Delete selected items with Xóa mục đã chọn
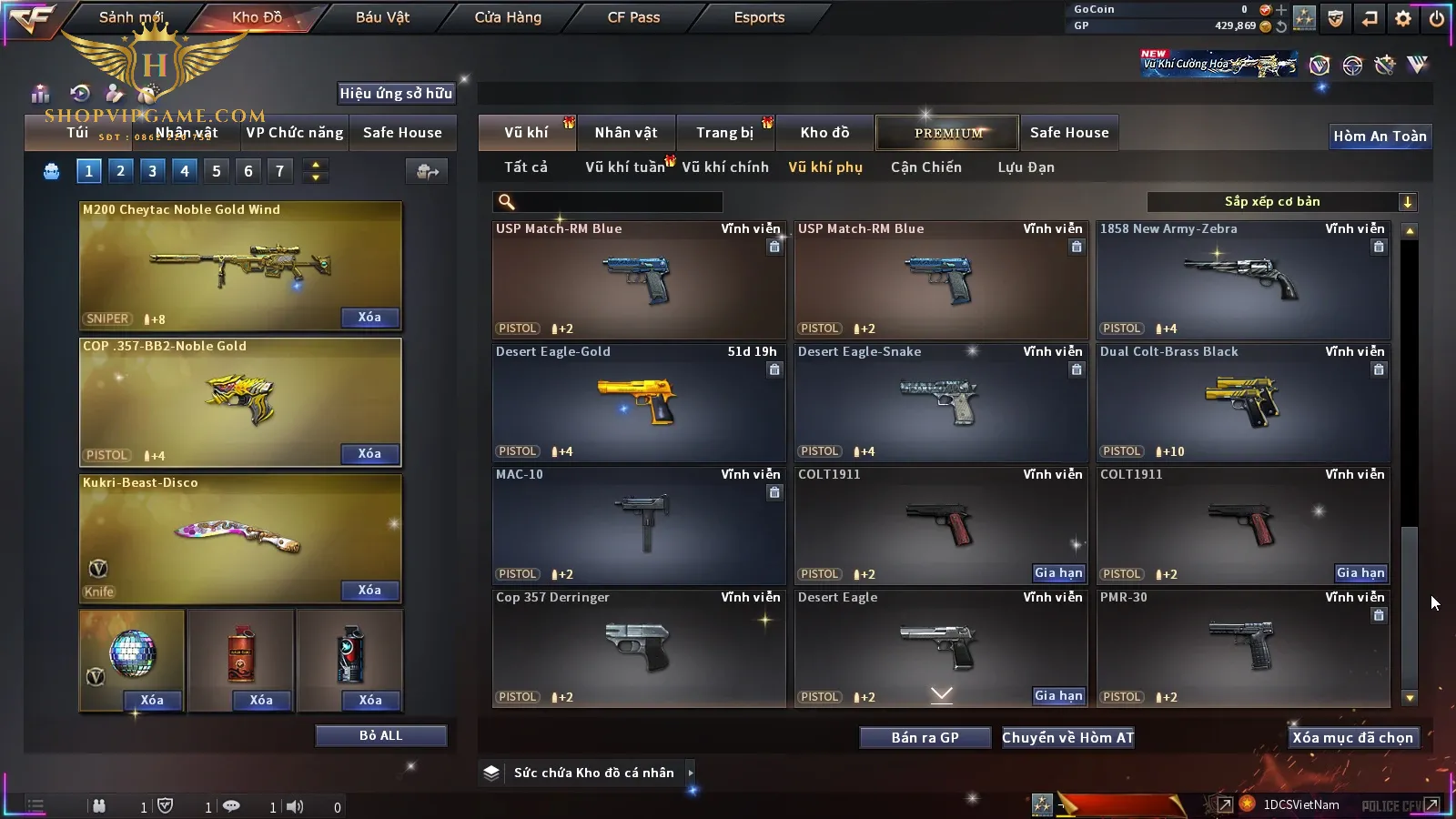 [1352, 738]
